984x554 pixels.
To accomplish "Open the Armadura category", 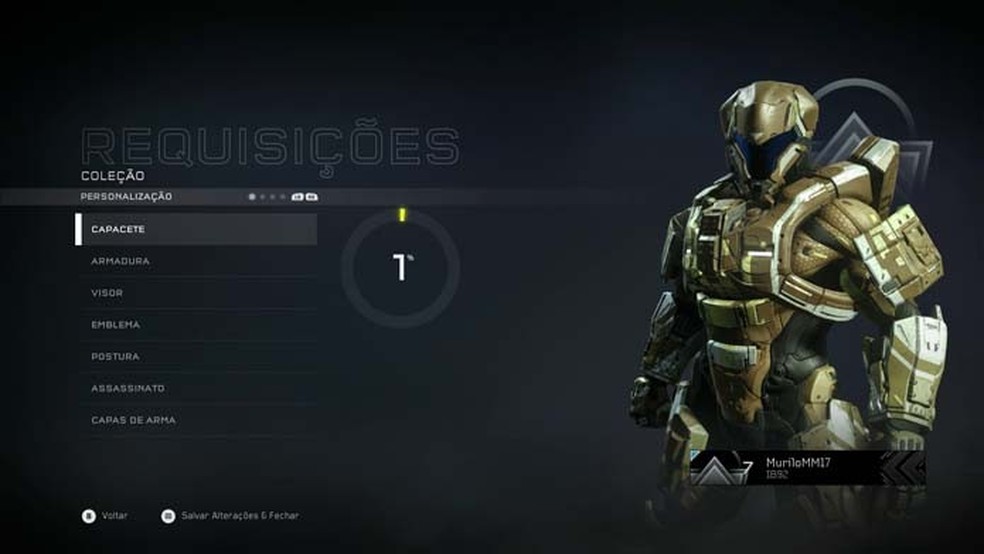I will click(x=196, y=261).
